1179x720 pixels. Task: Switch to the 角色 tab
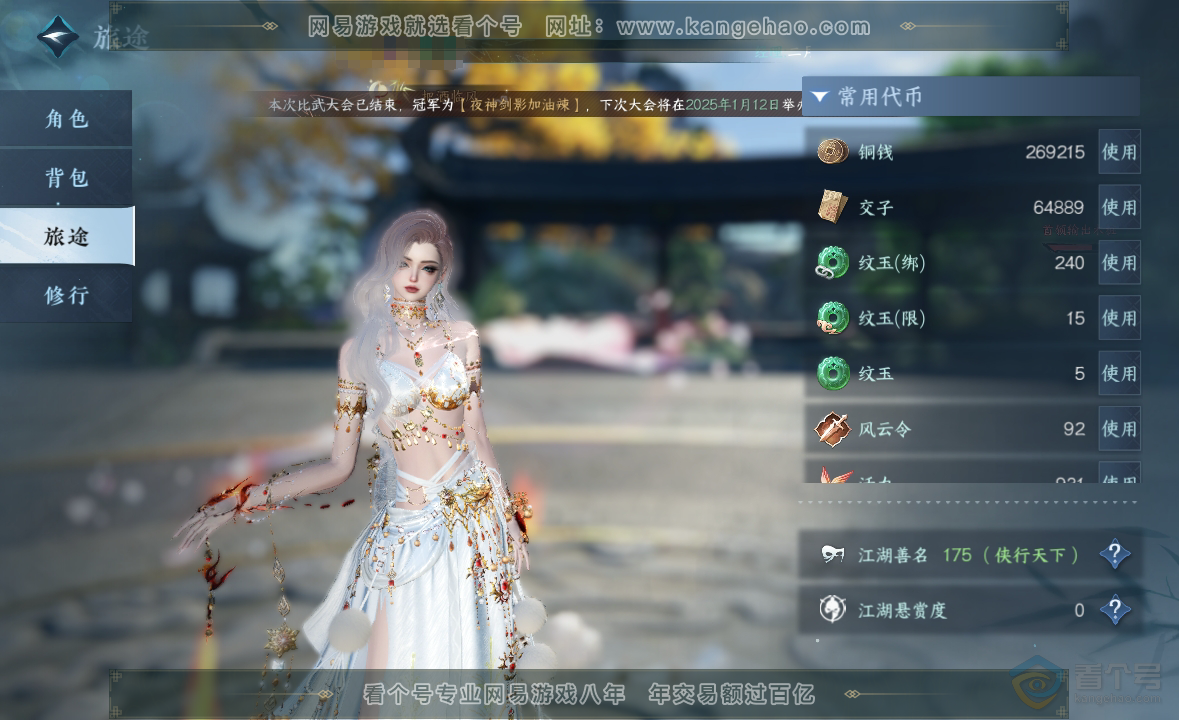[x=66, y=119]
